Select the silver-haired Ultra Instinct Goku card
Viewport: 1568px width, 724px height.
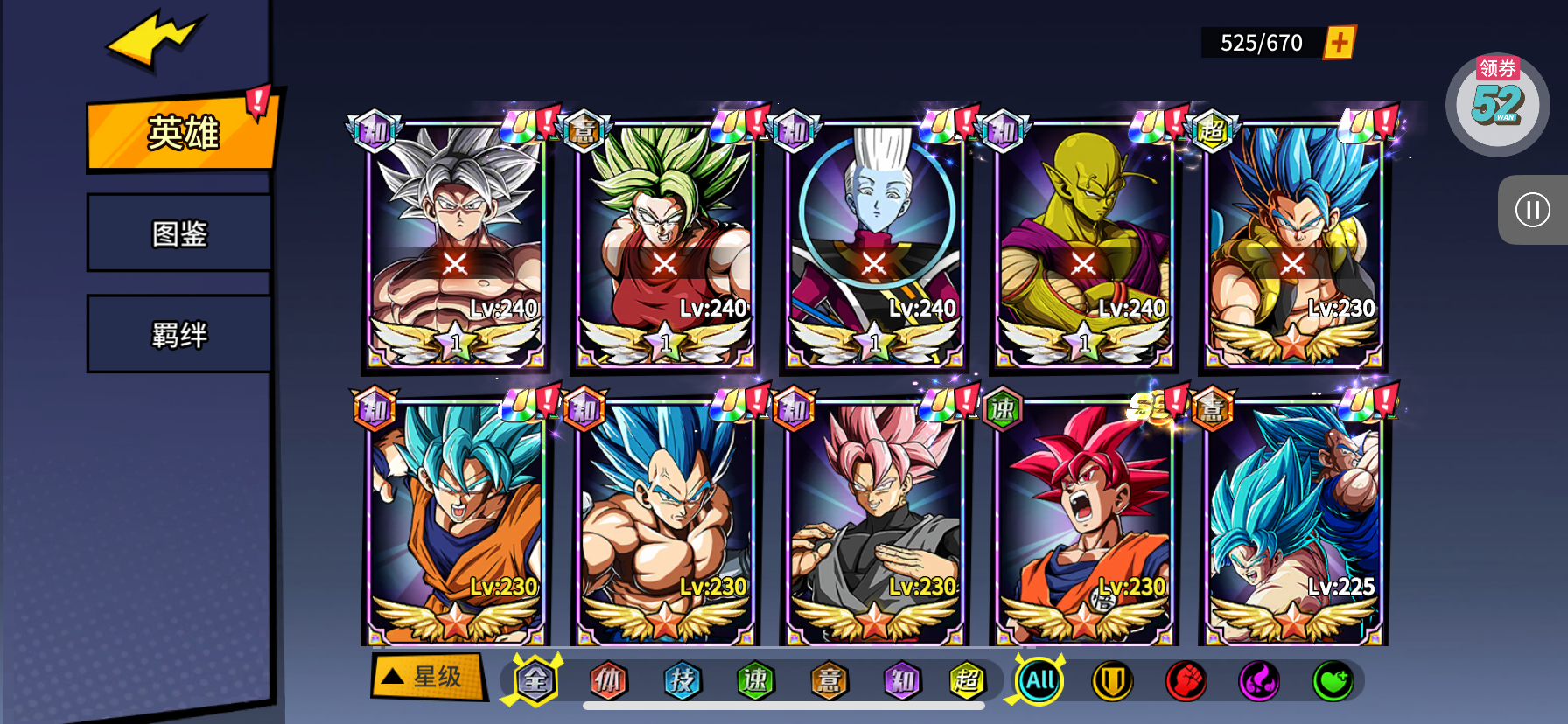coord(454,247)
